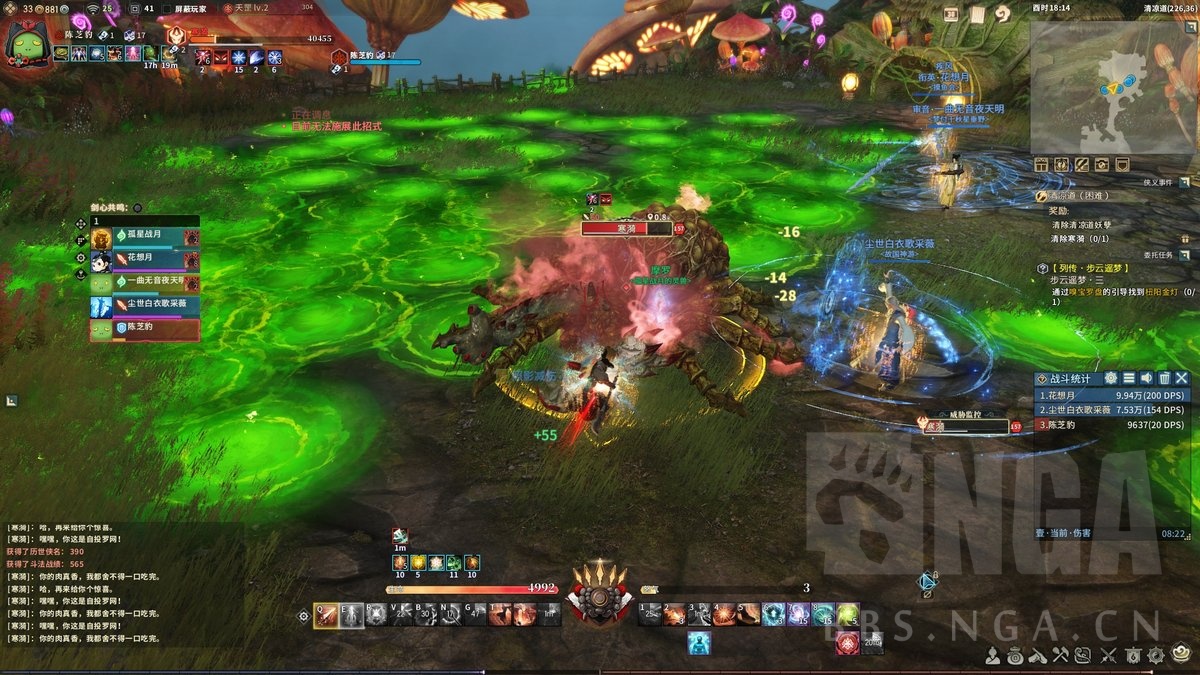1200x675 pixels.
Task: Activate the green swirl skill in slot 9
Action: pyautogui.click(x=848, y=614)
